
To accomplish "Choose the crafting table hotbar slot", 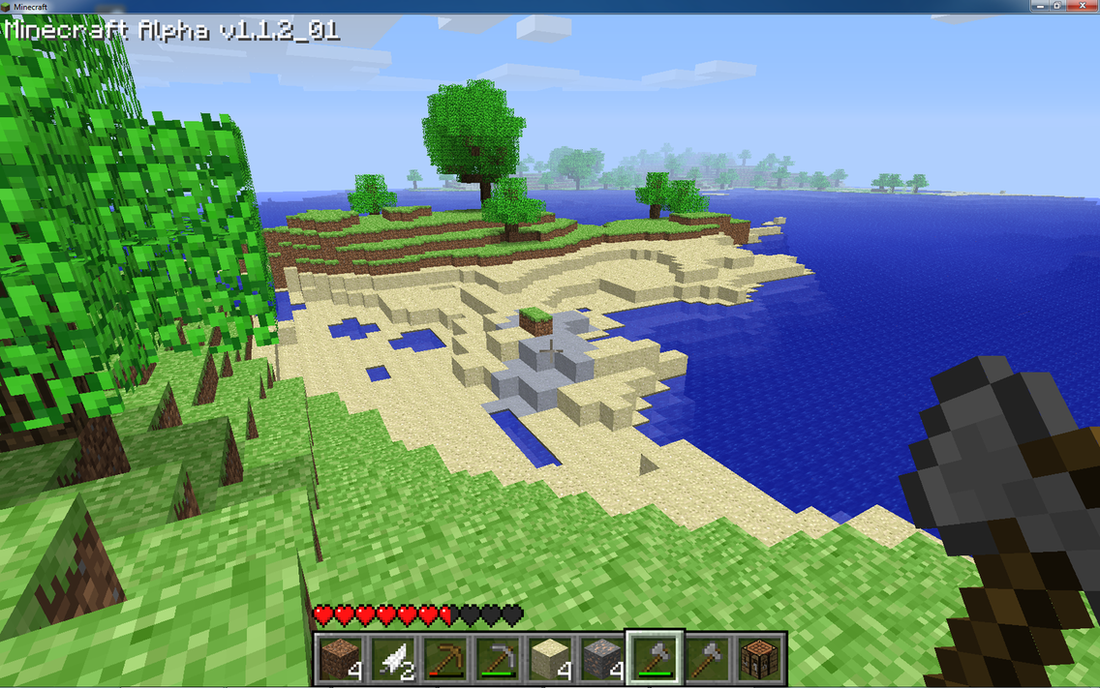I will point(759,656).
